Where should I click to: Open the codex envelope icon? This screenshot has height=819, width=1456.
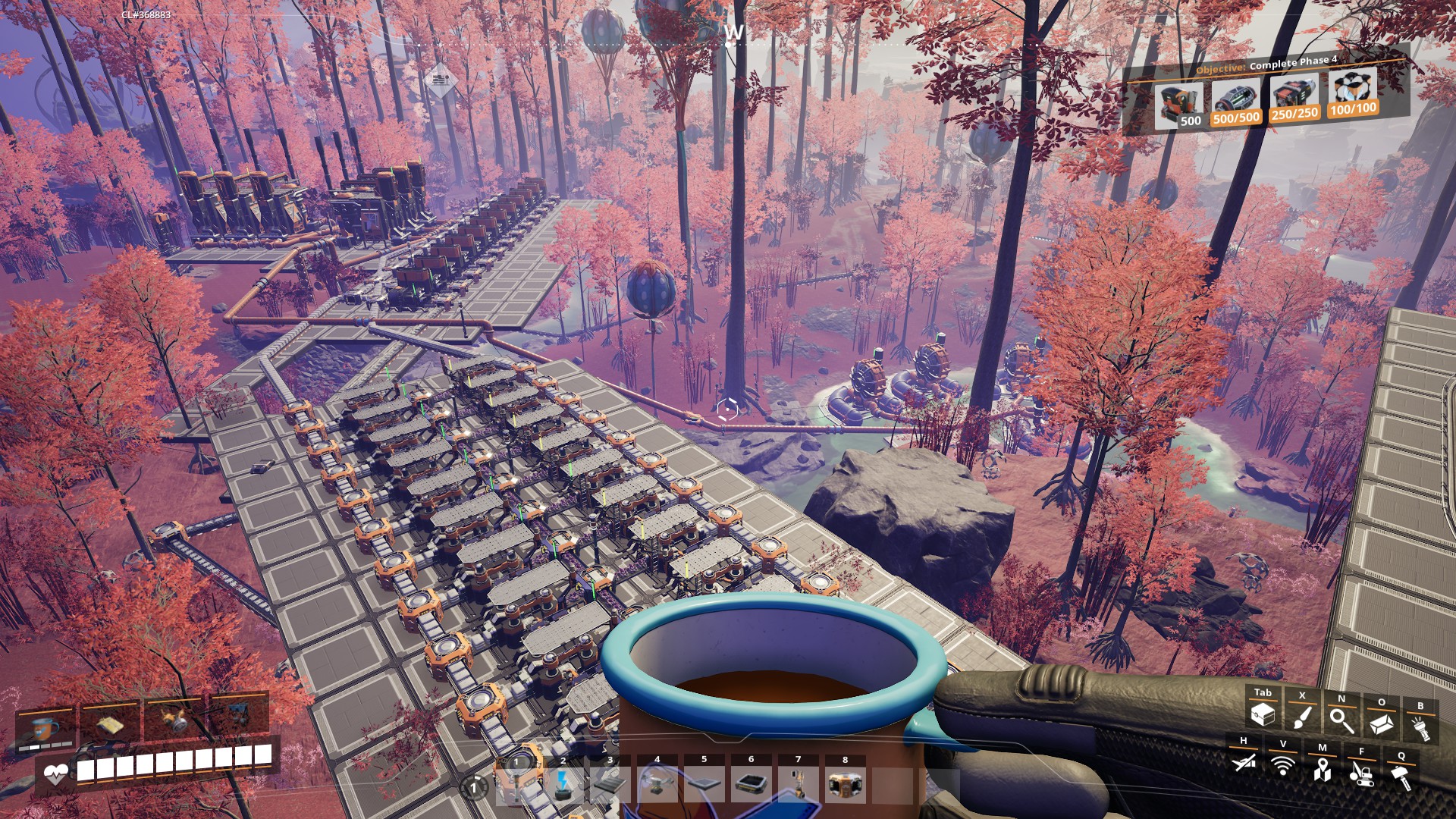1381,723
